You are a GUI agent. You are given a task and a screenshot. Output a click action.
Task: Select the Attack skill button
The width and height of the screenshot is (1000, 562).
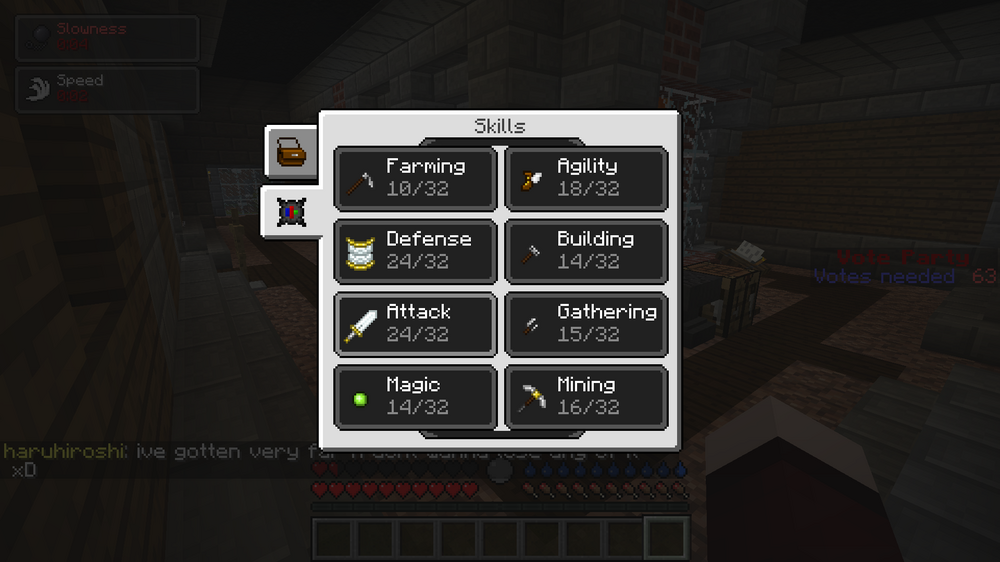coord(415,324)
